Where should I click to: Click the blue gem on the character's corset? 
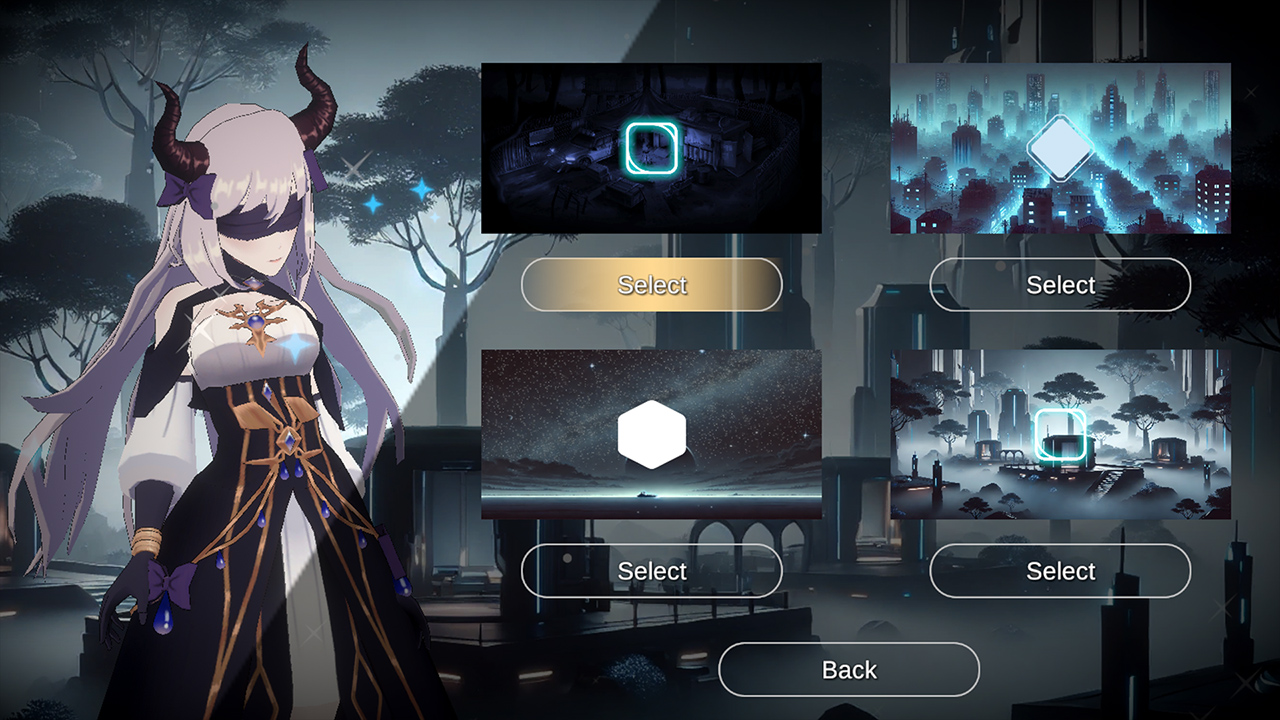click(x=287, y=441)
